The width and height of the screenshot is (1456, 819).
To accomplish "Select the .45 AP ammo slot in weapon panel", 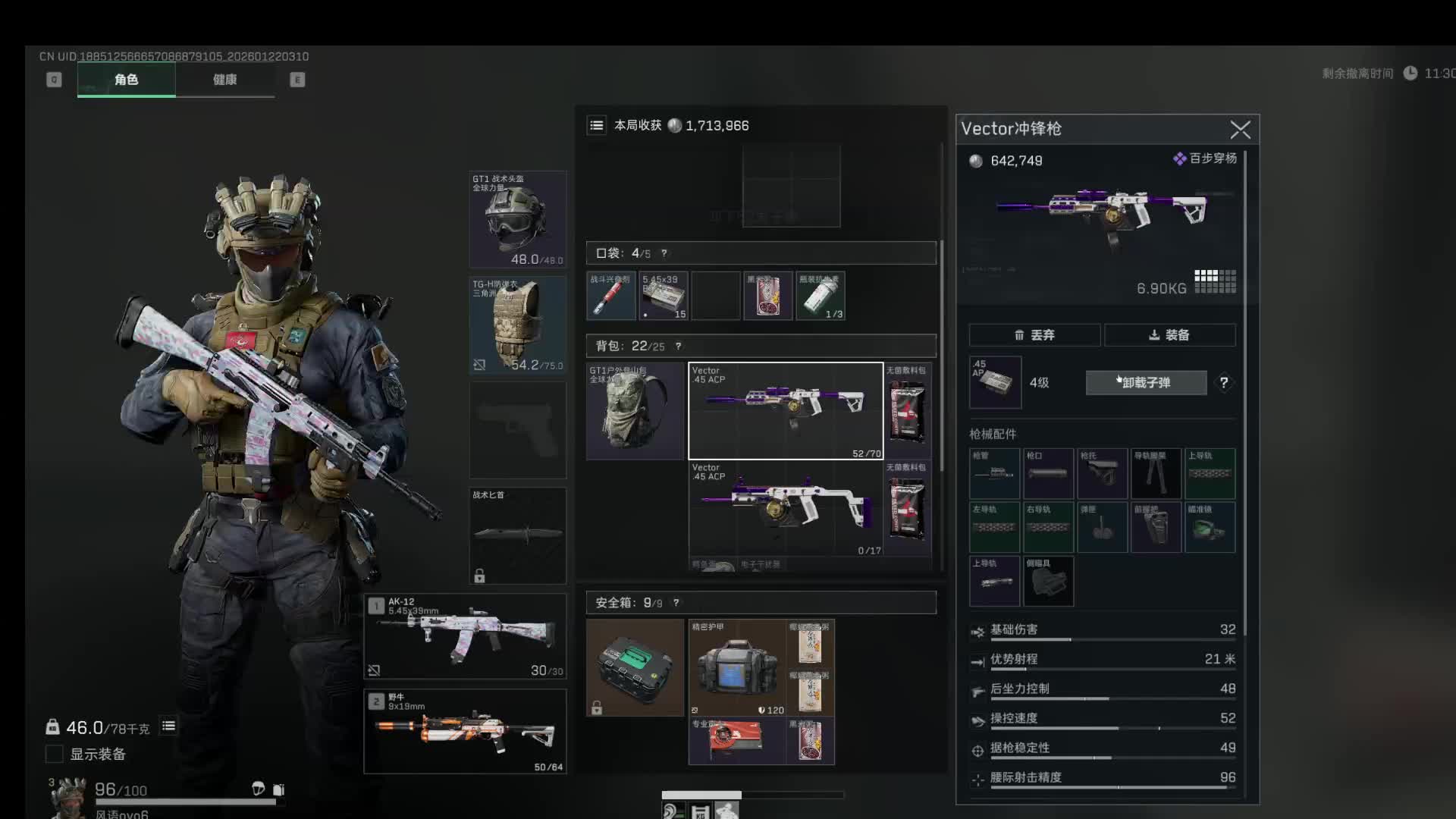I will coord(995,382).
